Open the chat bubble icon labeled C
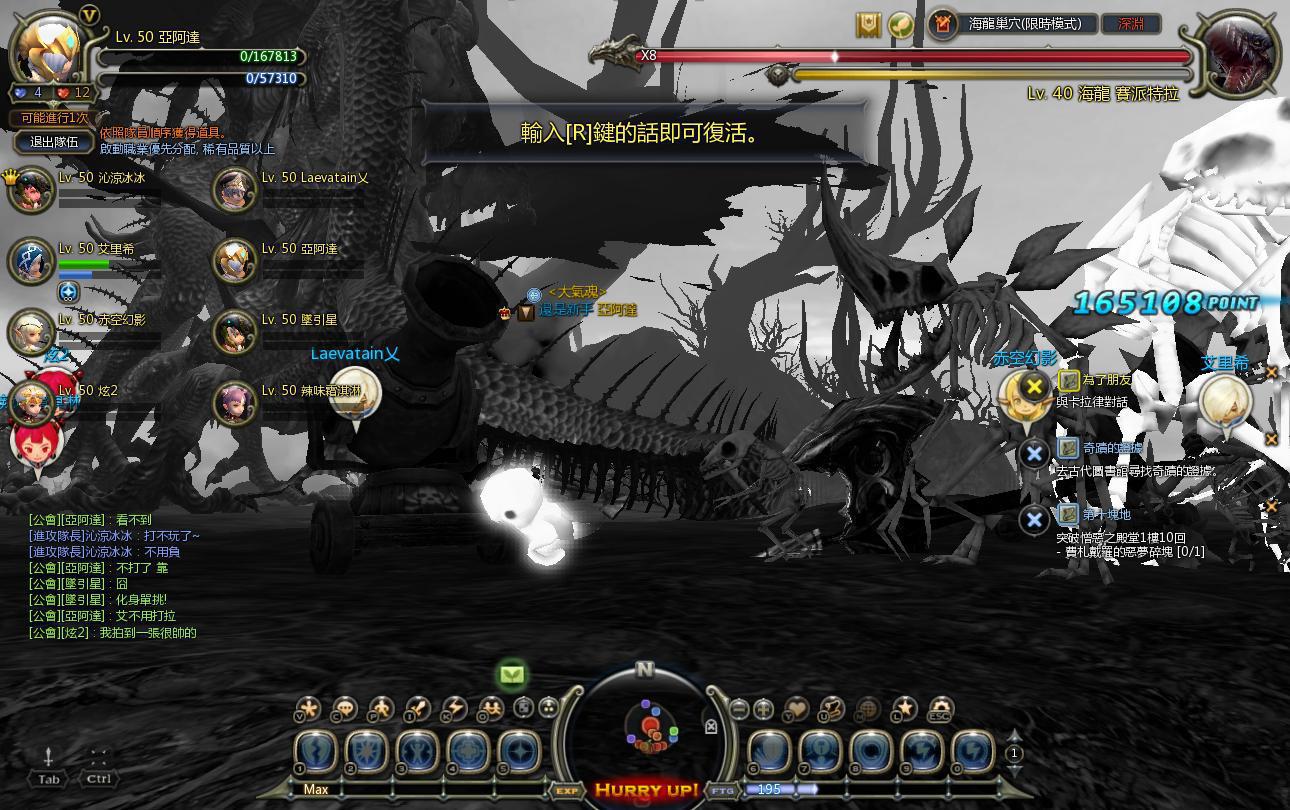The image size is (1290, 810). pyautogui.click(x=344, y=709)
